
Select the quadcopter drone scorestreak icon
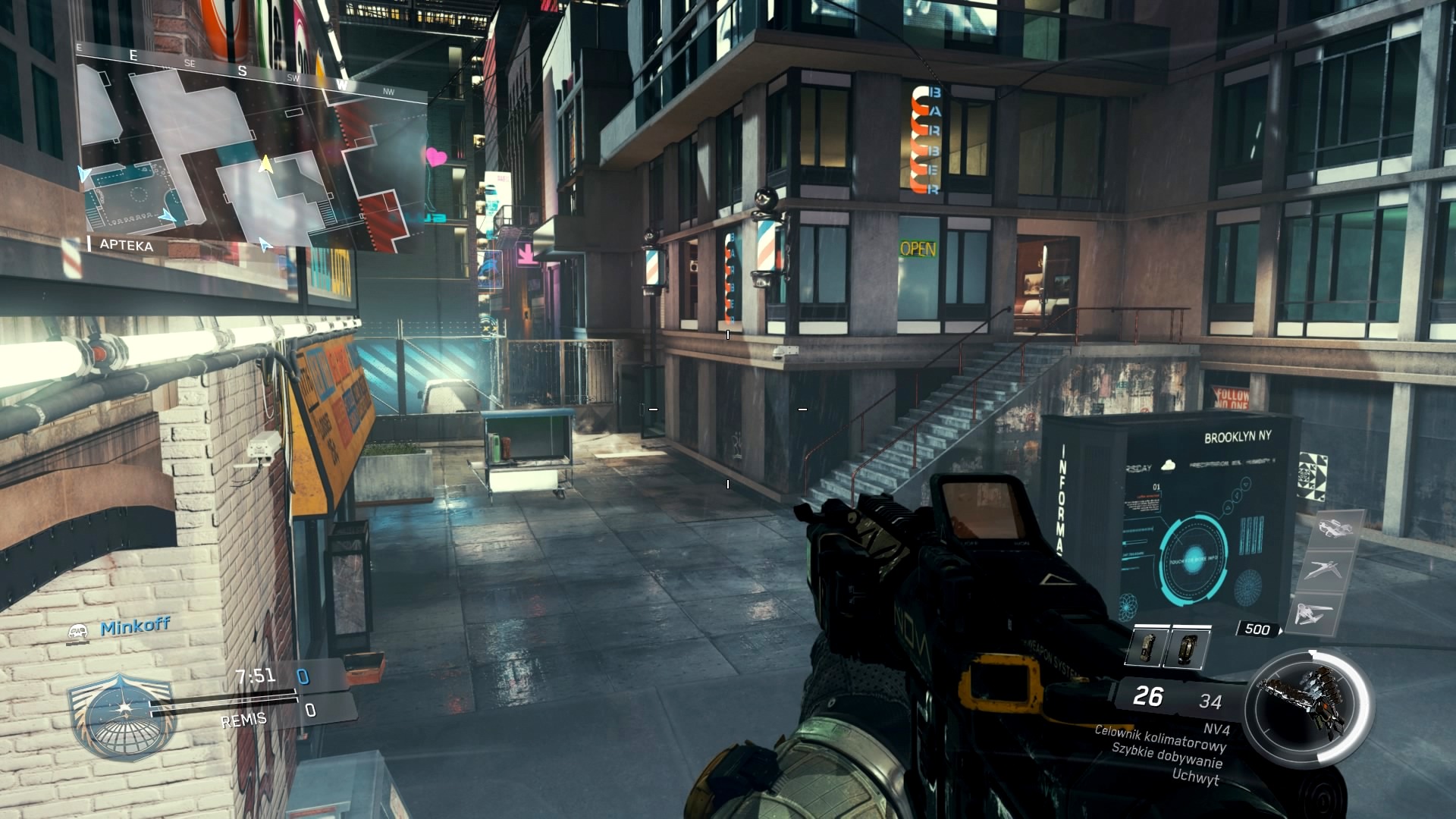(1335, 528)
